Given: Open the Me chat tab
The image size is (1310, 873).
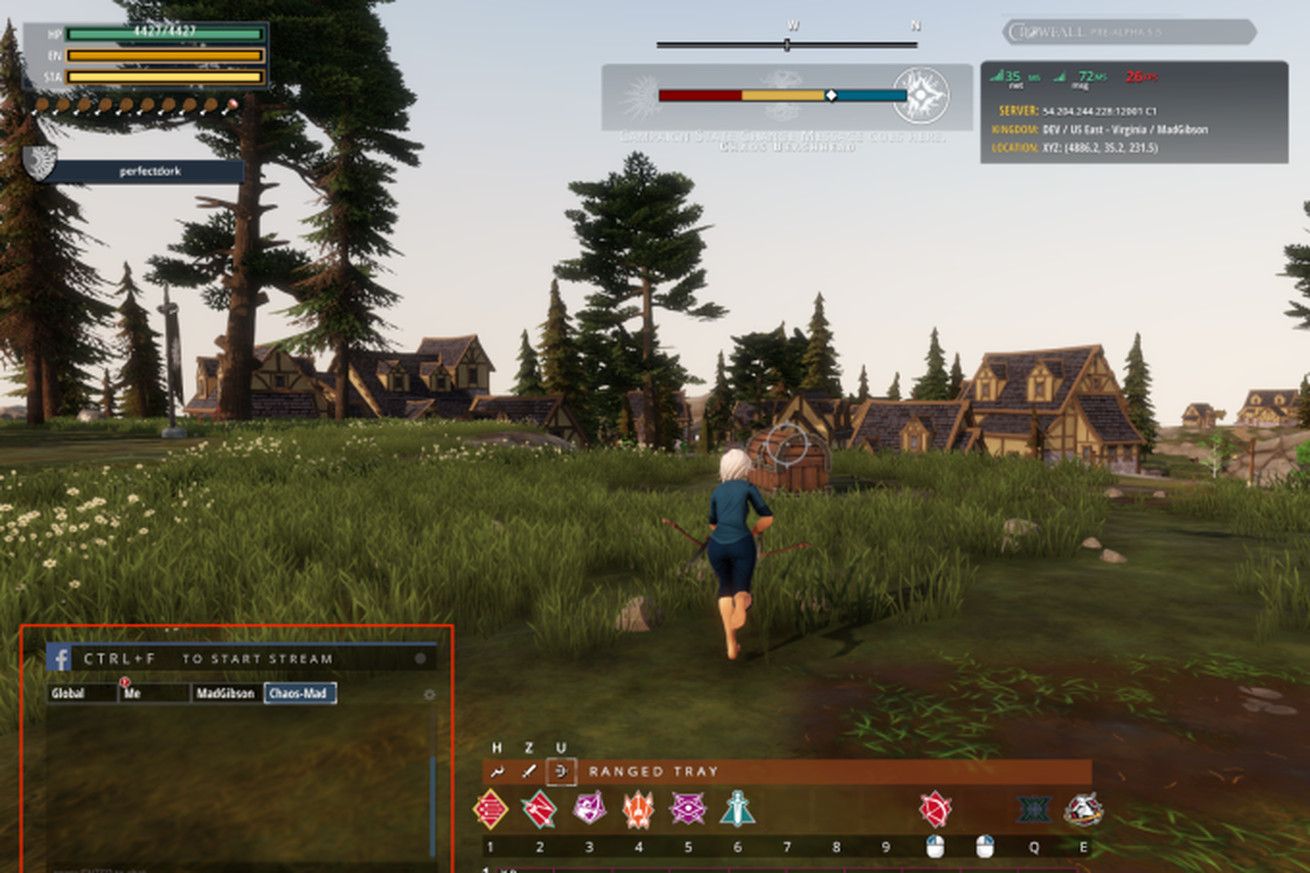Looking at the screenshot, I should (x=154, y=693).
